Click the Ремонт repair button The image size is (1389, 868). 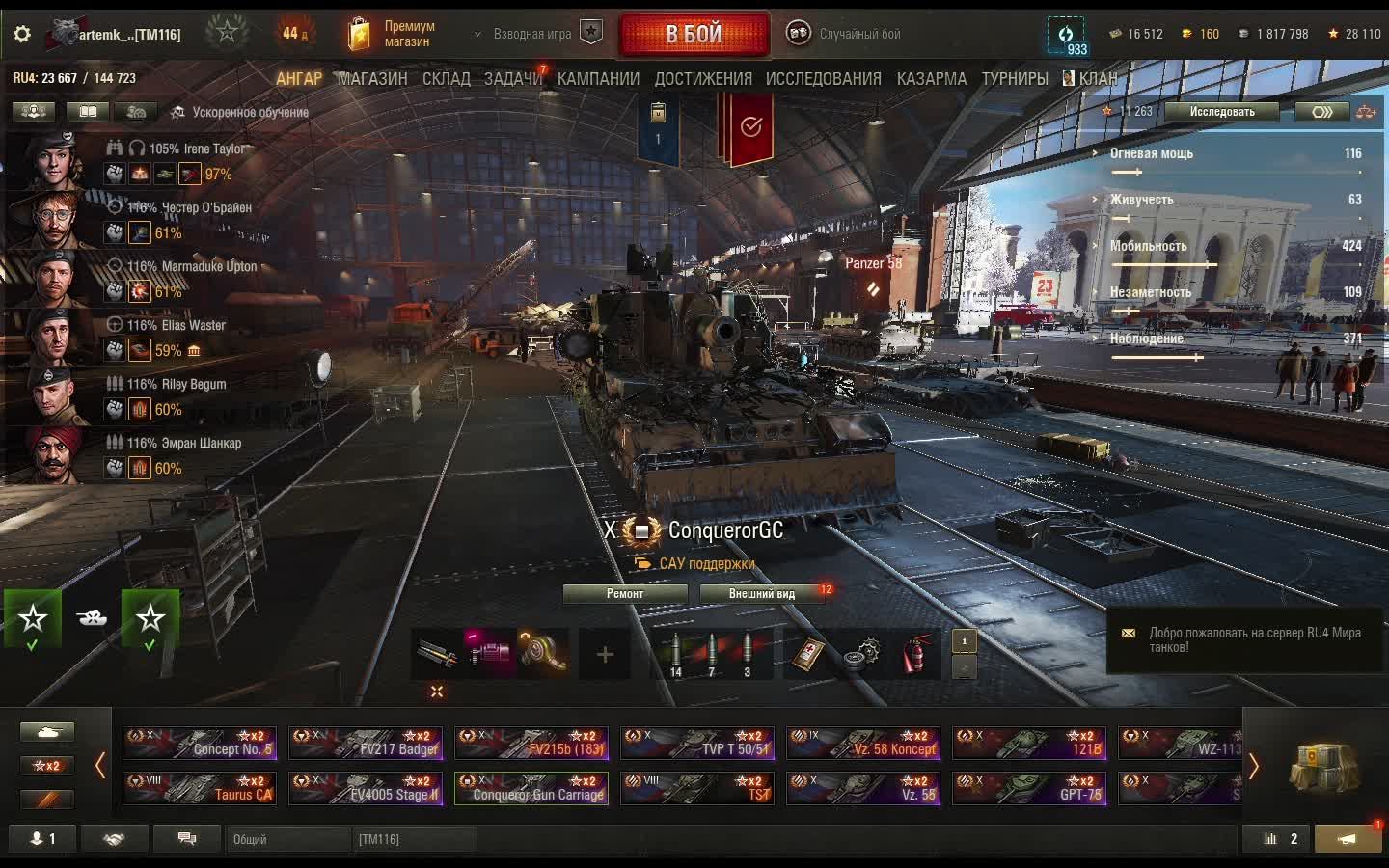(624, 594)
